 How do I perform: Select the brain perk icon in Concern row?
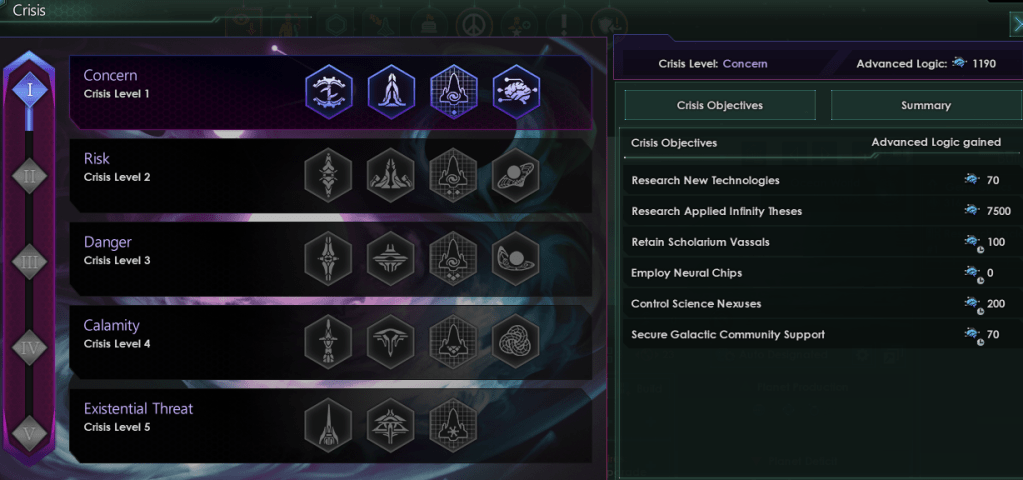pos(516,92)
